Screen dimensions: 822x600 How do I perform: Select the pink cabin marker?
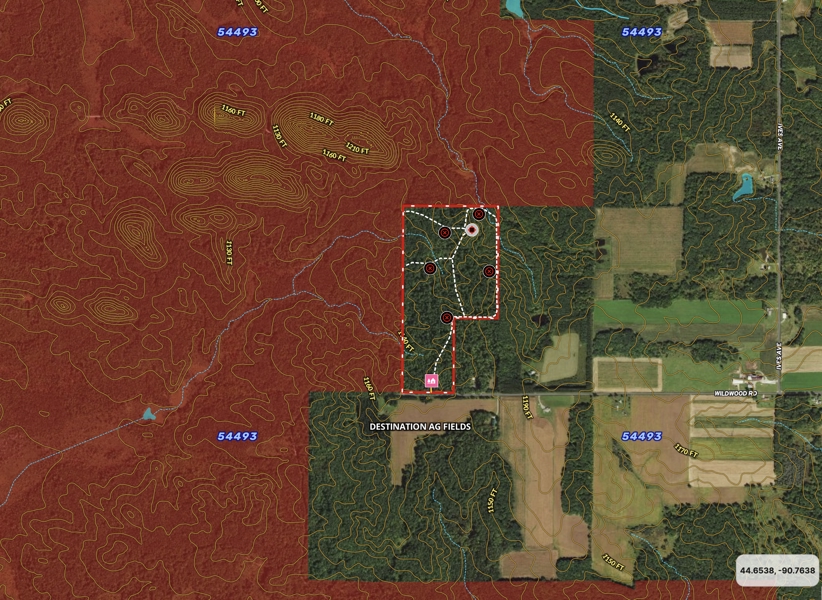pyautogui.click(x=432, y=380)
